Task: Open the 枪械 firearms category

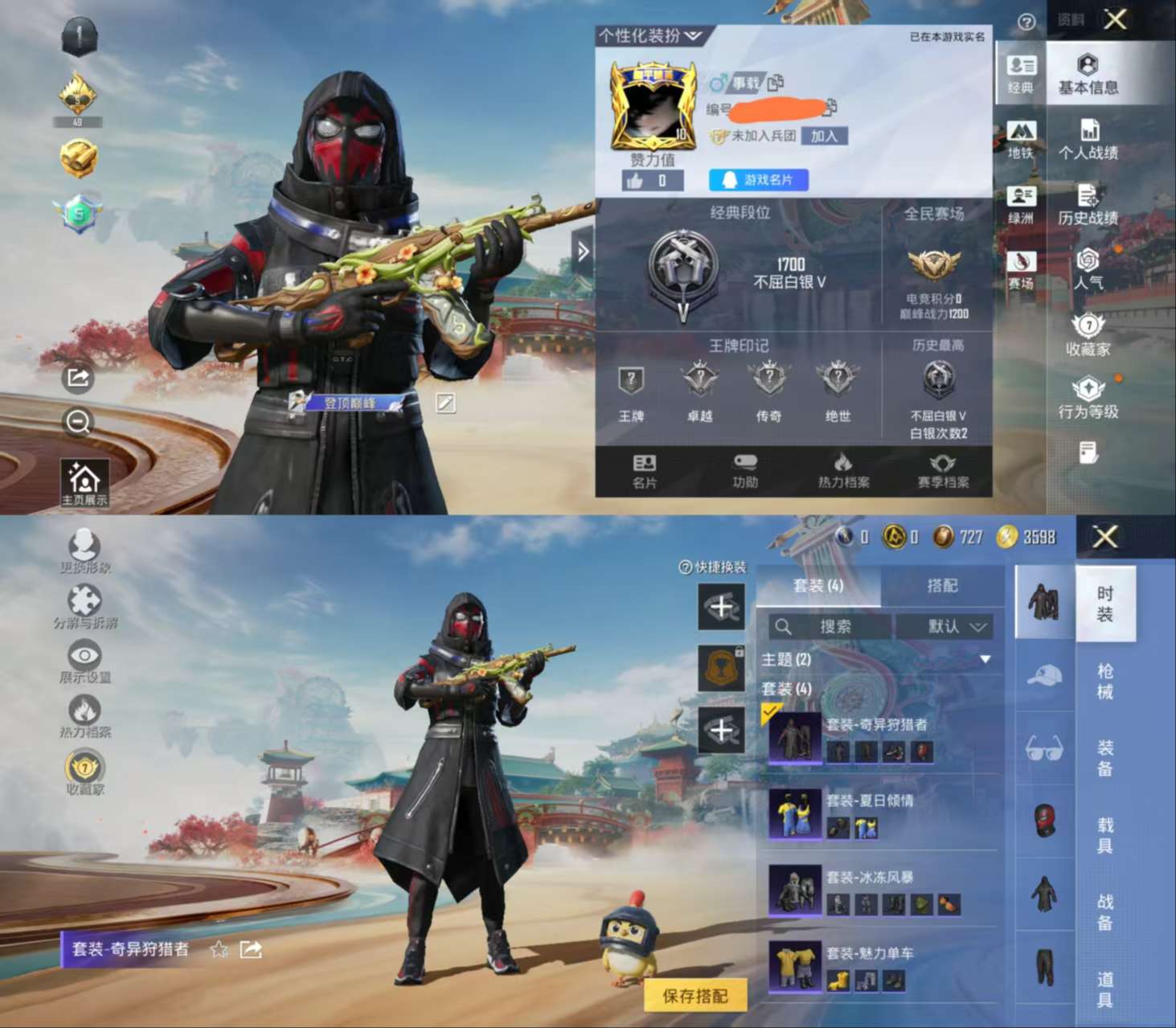Action: pyautogui.click(x=1105, y=681)
